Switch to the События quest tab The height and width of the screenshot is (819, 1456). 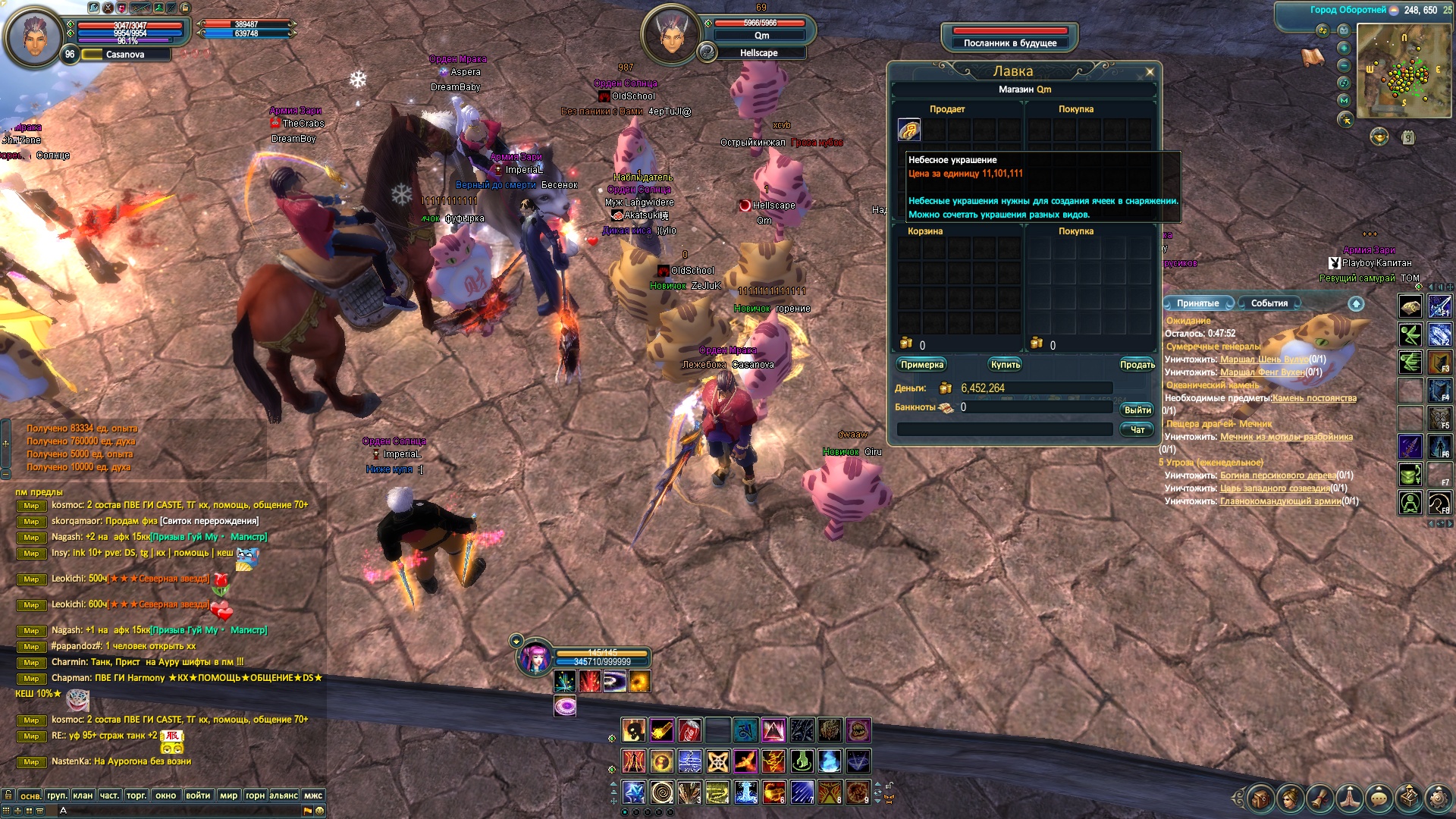pyautogui.click(x=1269, y=303)
